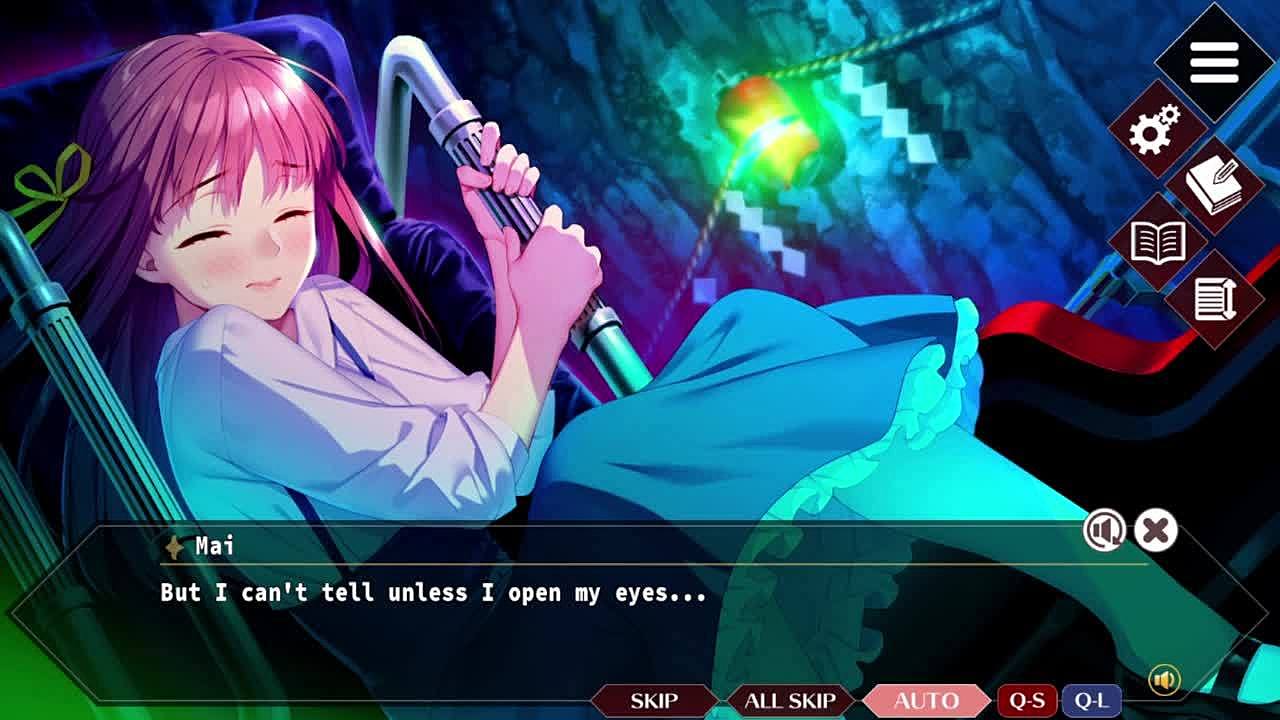Screen dimensions: 1280x720
Task: Quick load with Q-L
Action: [x=1091, y=701]
